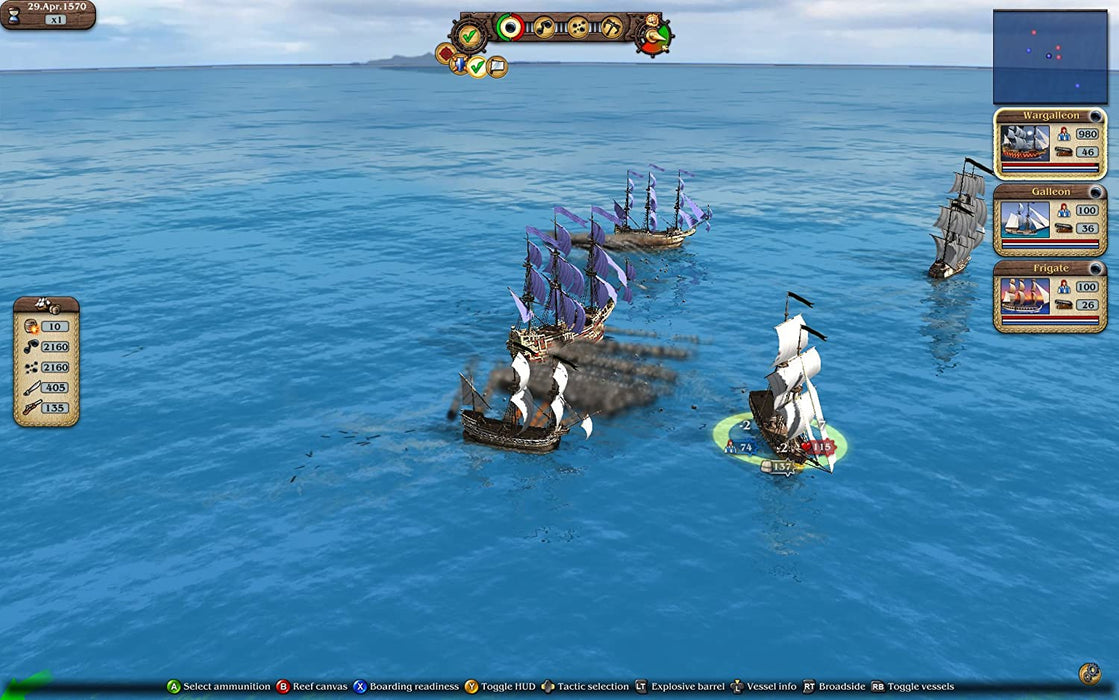Click the gold compass icon in corner

click(1089, 673)
